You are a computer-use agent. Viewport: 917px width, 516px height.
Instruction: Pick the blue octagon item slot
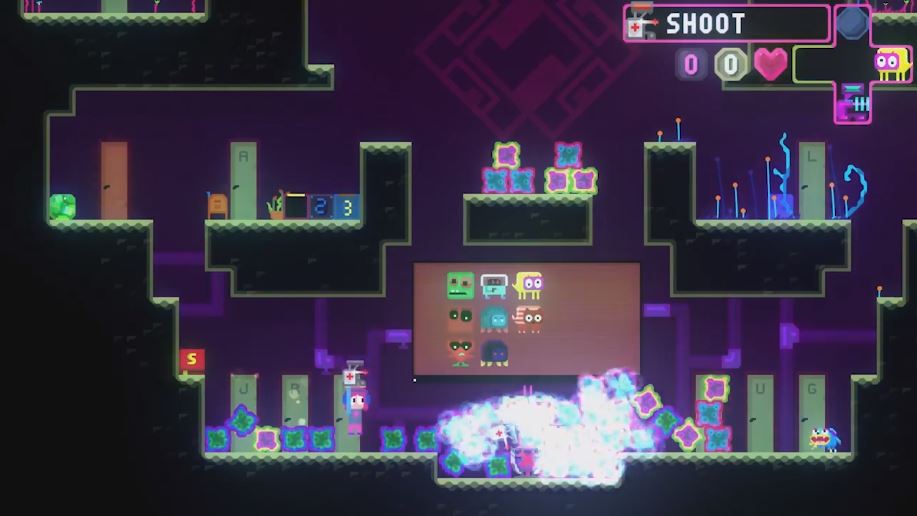point(852,23)
